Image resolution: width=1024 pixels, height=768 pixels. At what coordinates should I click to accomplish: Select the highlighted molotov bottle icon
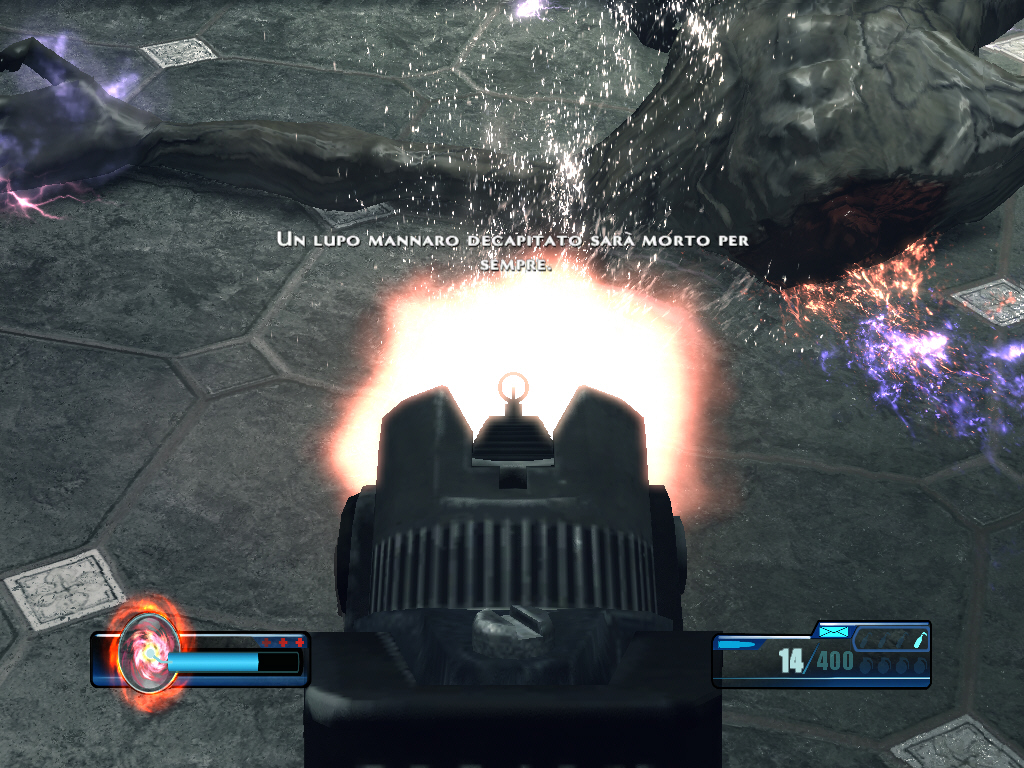click(x=919, y=640)
